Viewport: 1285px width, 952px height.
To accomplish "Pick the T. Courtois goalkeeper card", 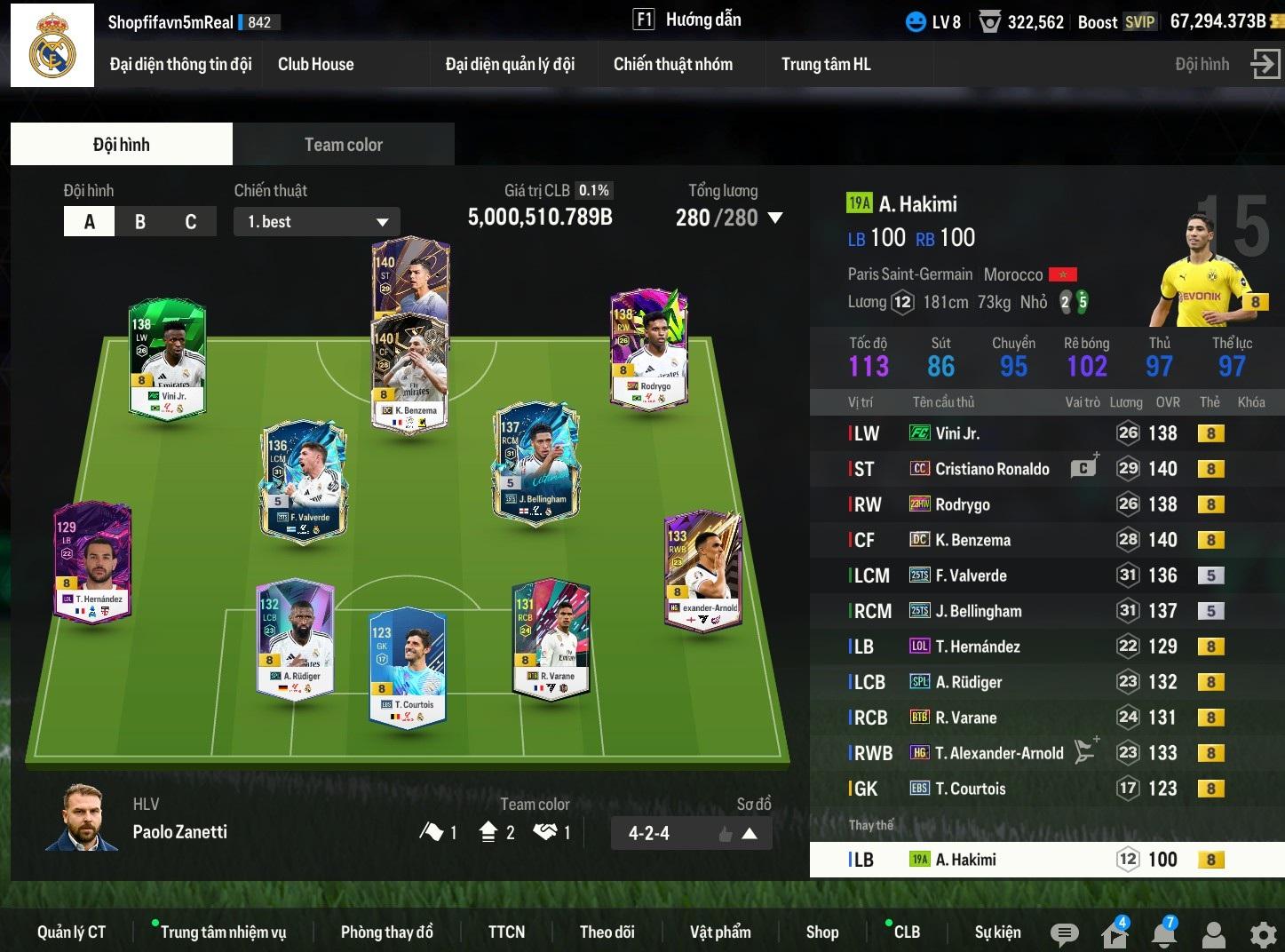I will point(408,666).
